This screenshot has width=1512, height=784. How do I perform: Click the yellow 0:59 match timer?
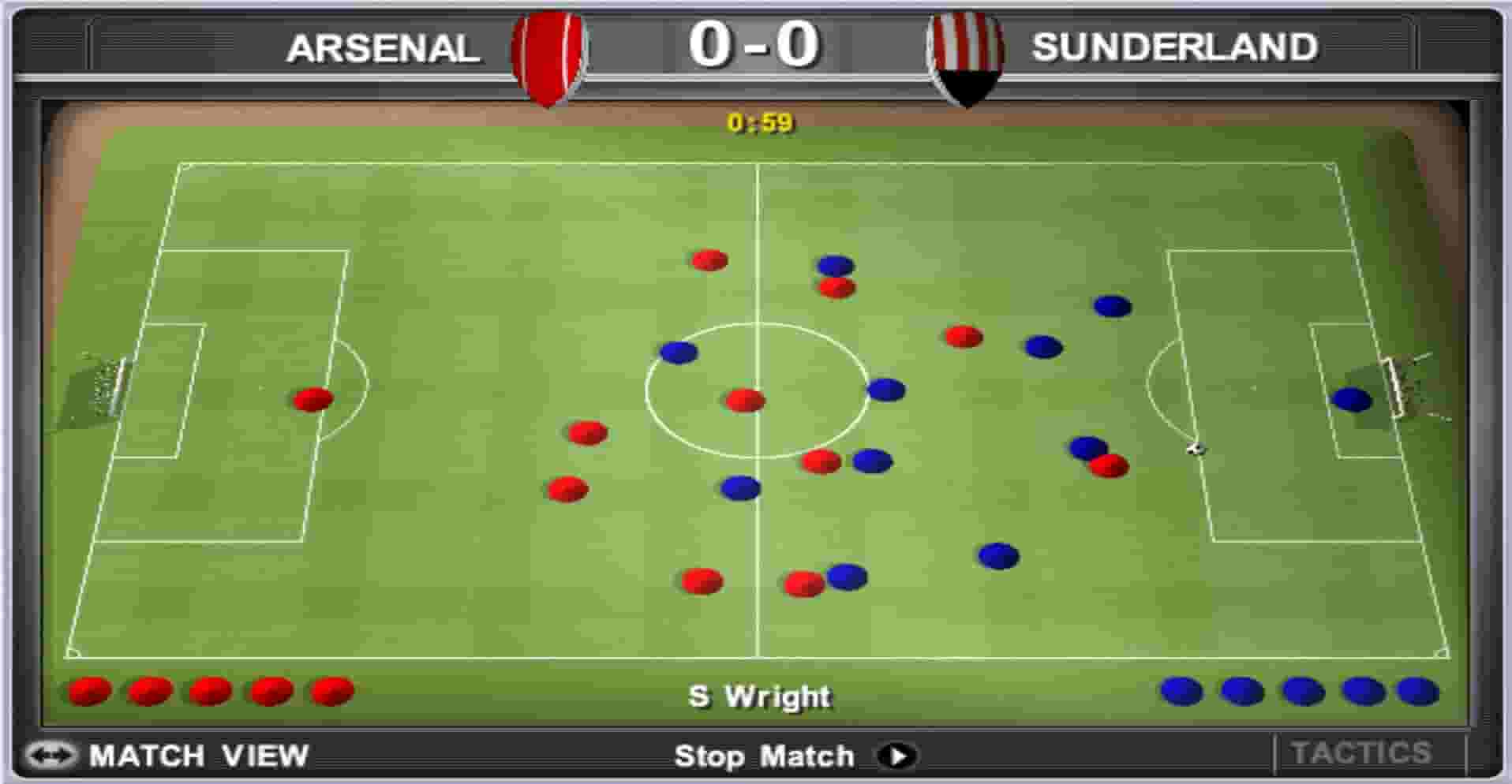pyautogui.click(x=758, y=121)
